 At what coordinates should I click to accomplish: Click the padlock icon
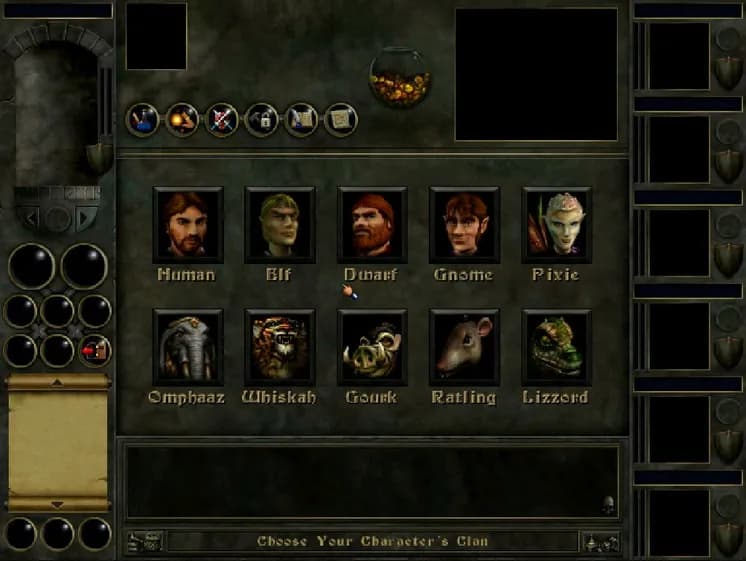pyautogui.click(x=262, y=120)
